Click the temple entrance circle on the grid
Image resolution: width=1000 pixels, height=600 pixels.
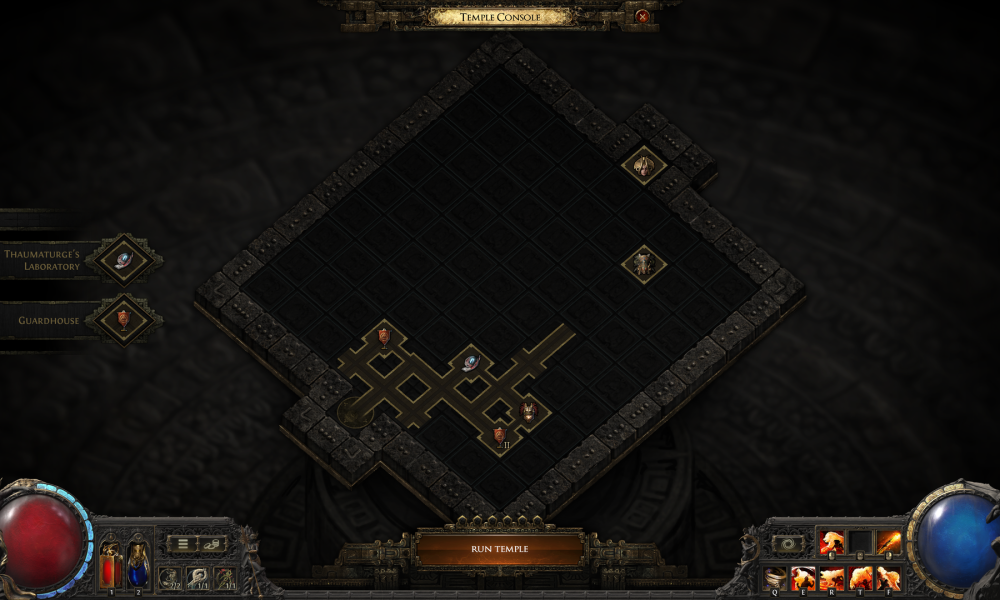(x=352, y=410)
